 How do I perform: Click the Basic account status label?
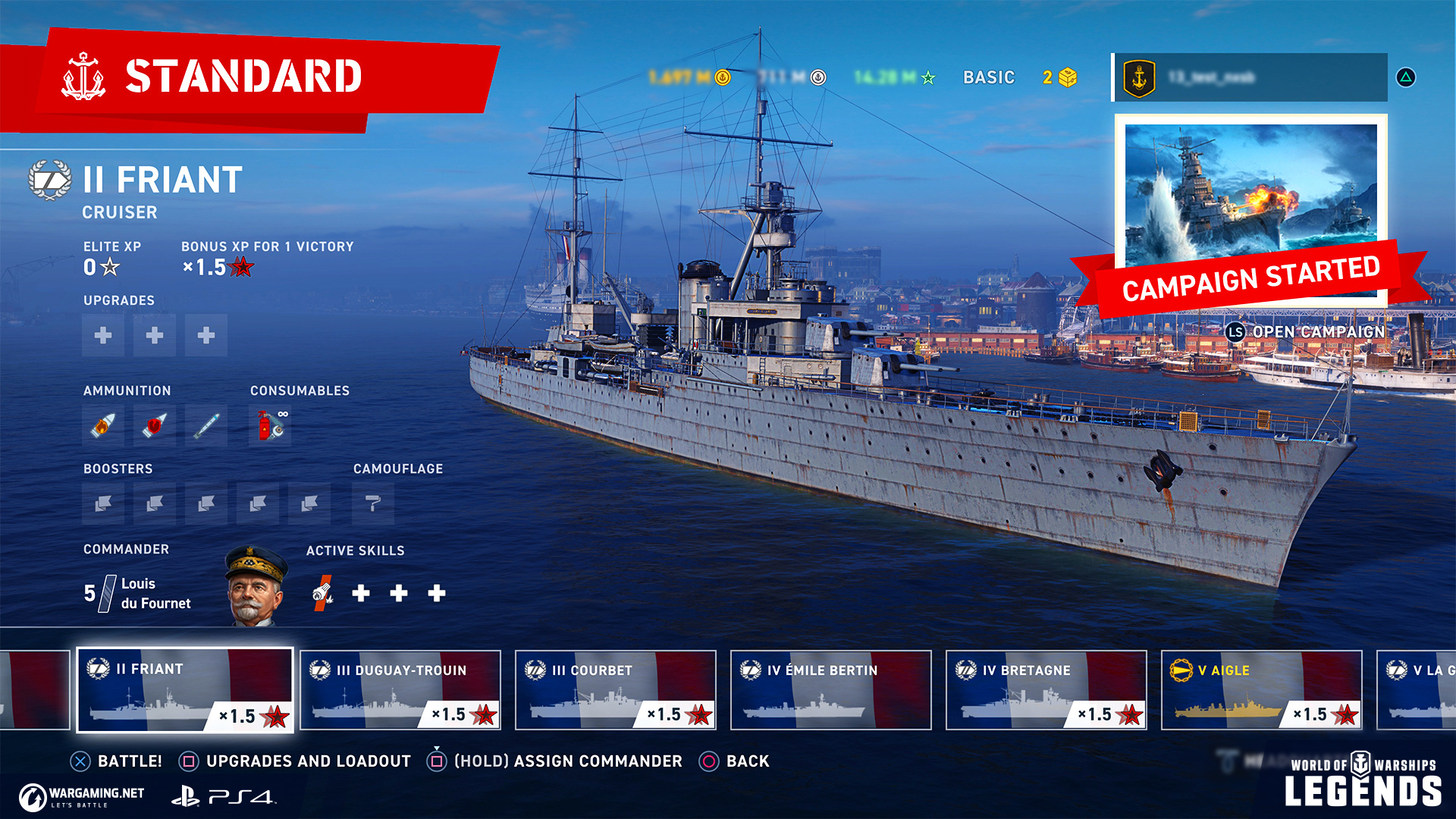(x=988, y=77)
